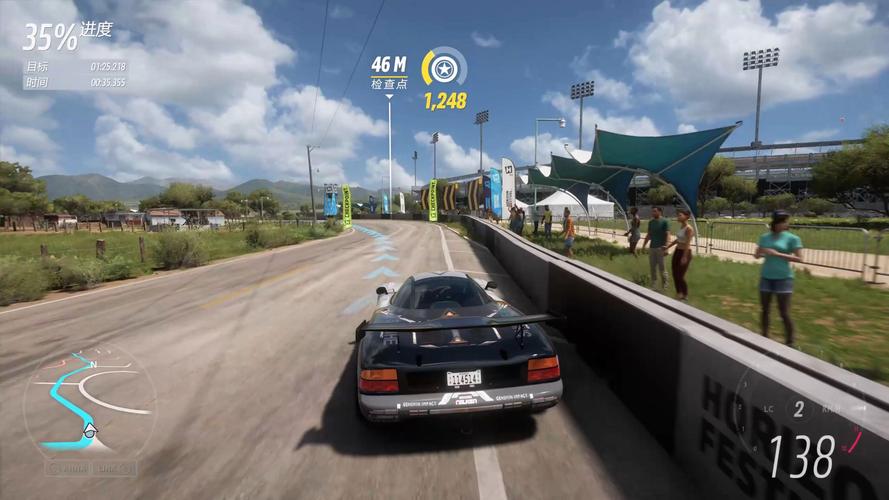Select the player arrow marker on the minimap

[x=90, y=430]
